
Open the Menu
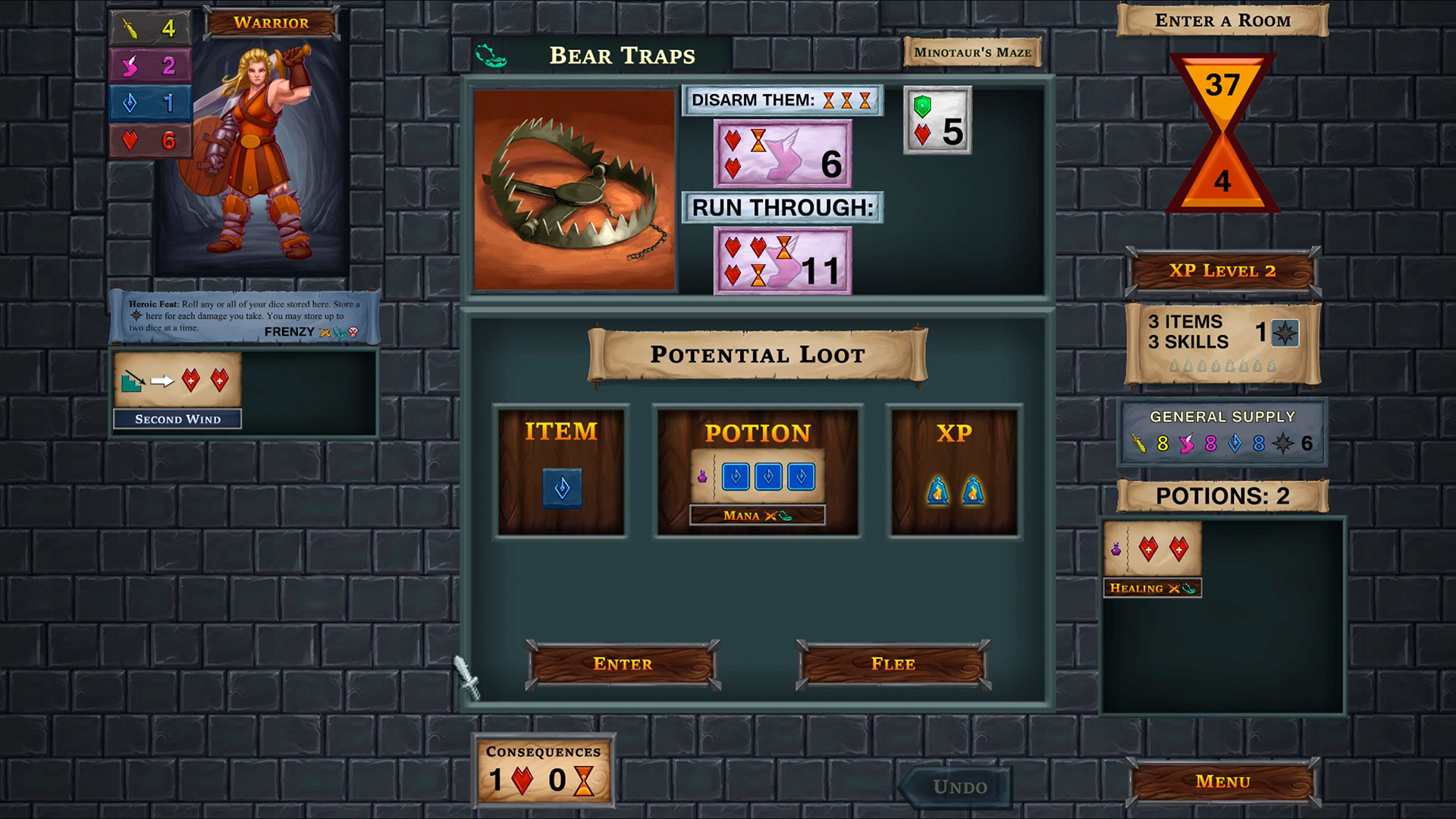point(1222,780)
